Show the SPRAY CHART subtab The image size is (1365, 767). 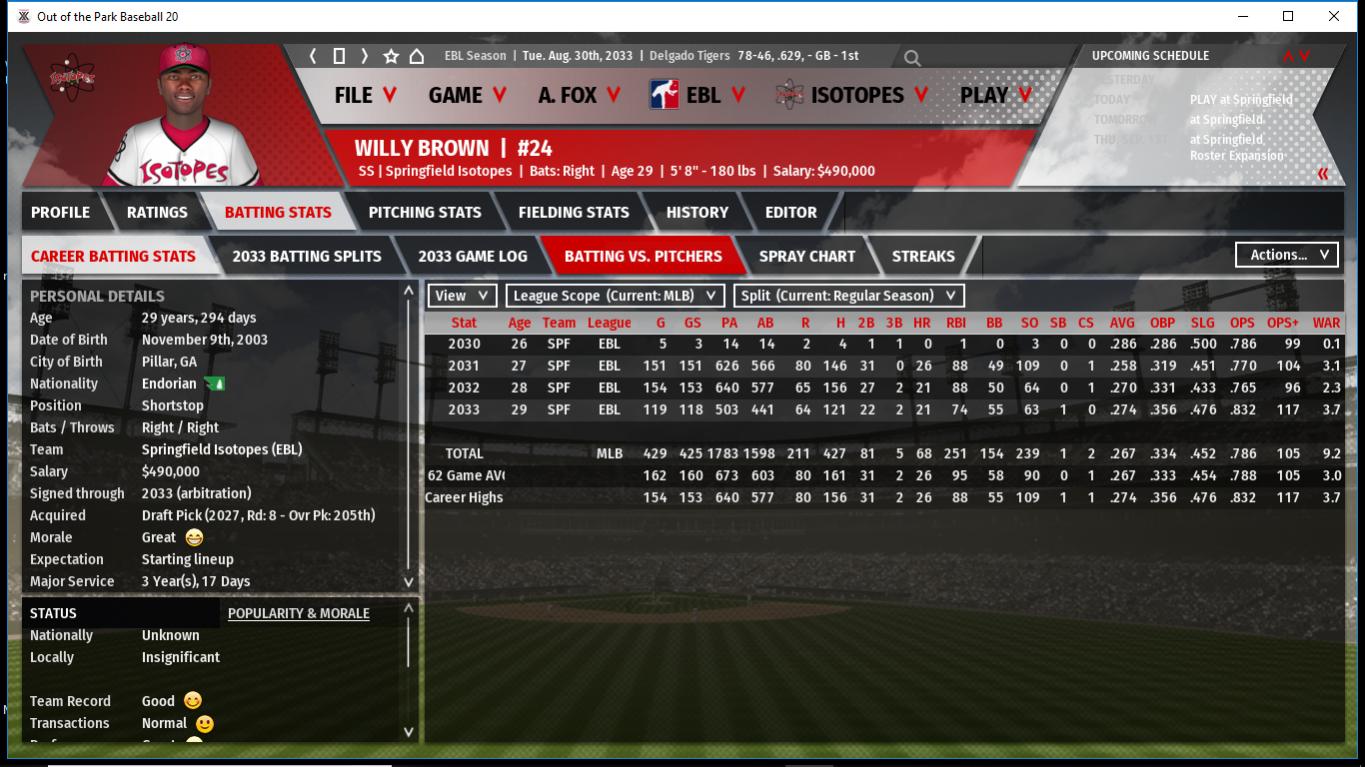[x=807, y=256]
